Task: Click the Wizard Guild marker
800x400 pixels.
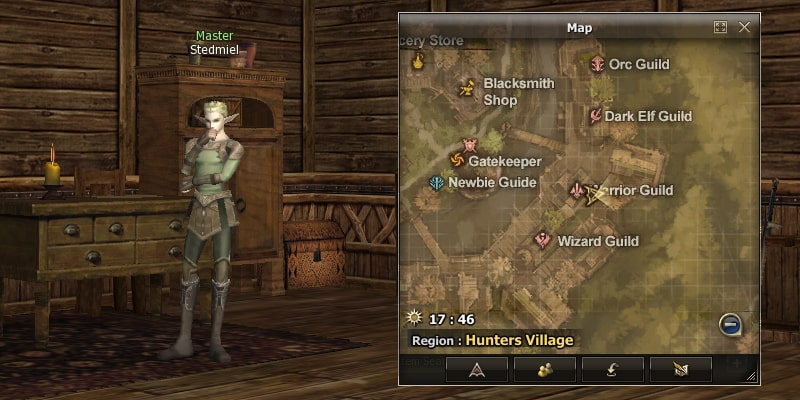Action: (543, 240)
